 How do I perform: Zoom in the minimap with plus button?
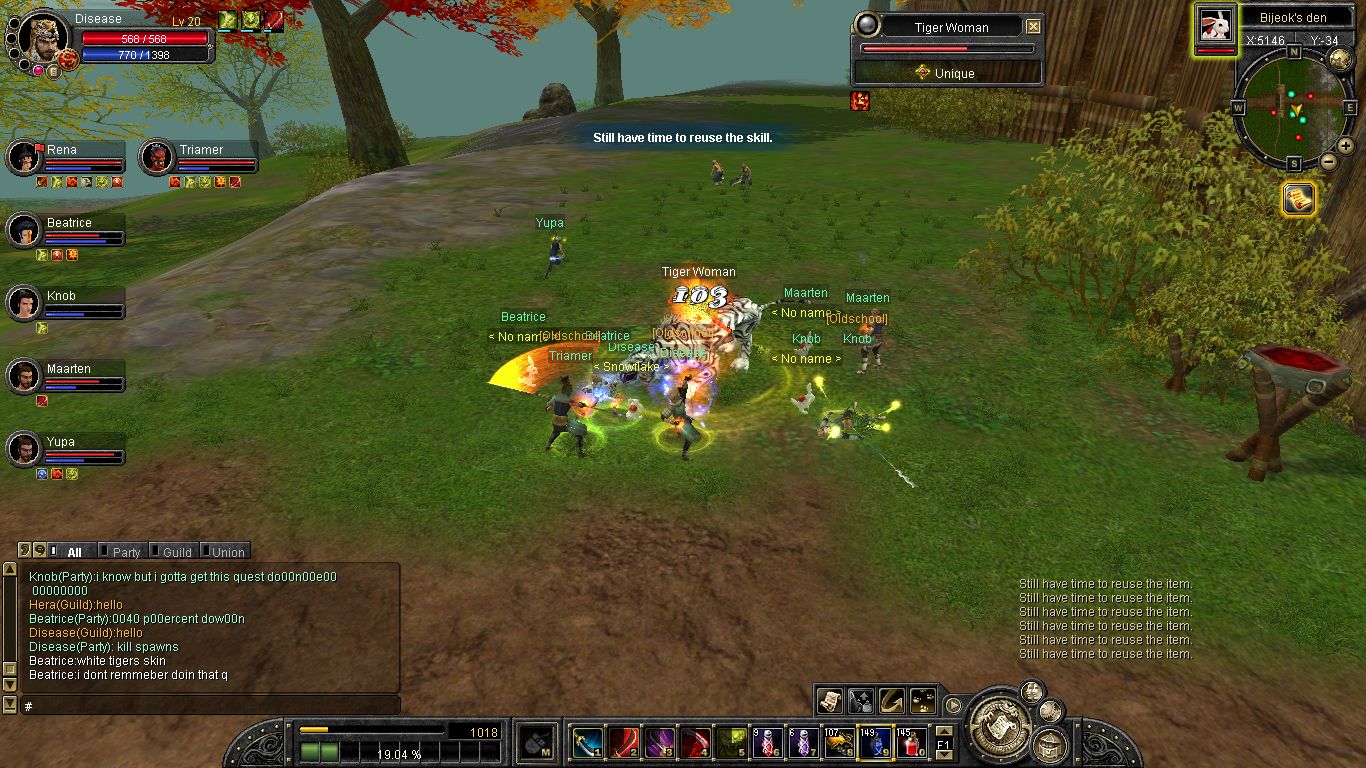tap(1346, 146)
